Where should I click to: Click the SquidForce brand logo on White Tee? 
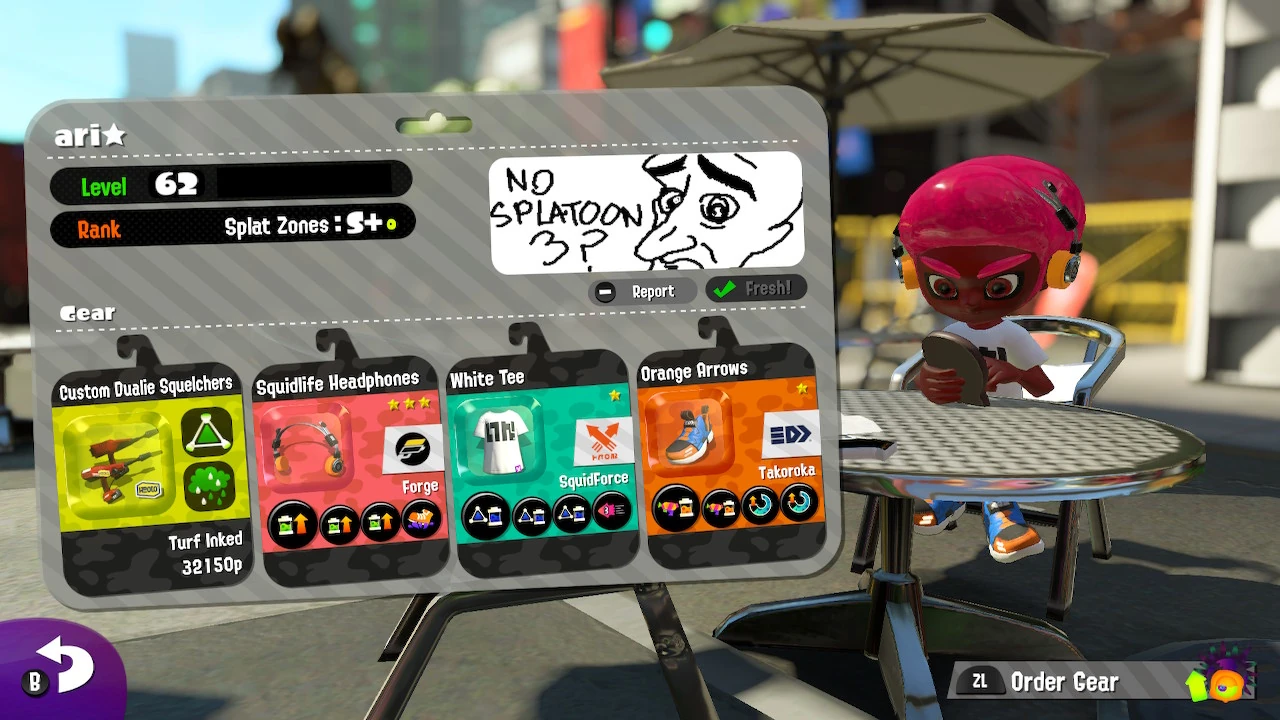click(x=603, y=438)
